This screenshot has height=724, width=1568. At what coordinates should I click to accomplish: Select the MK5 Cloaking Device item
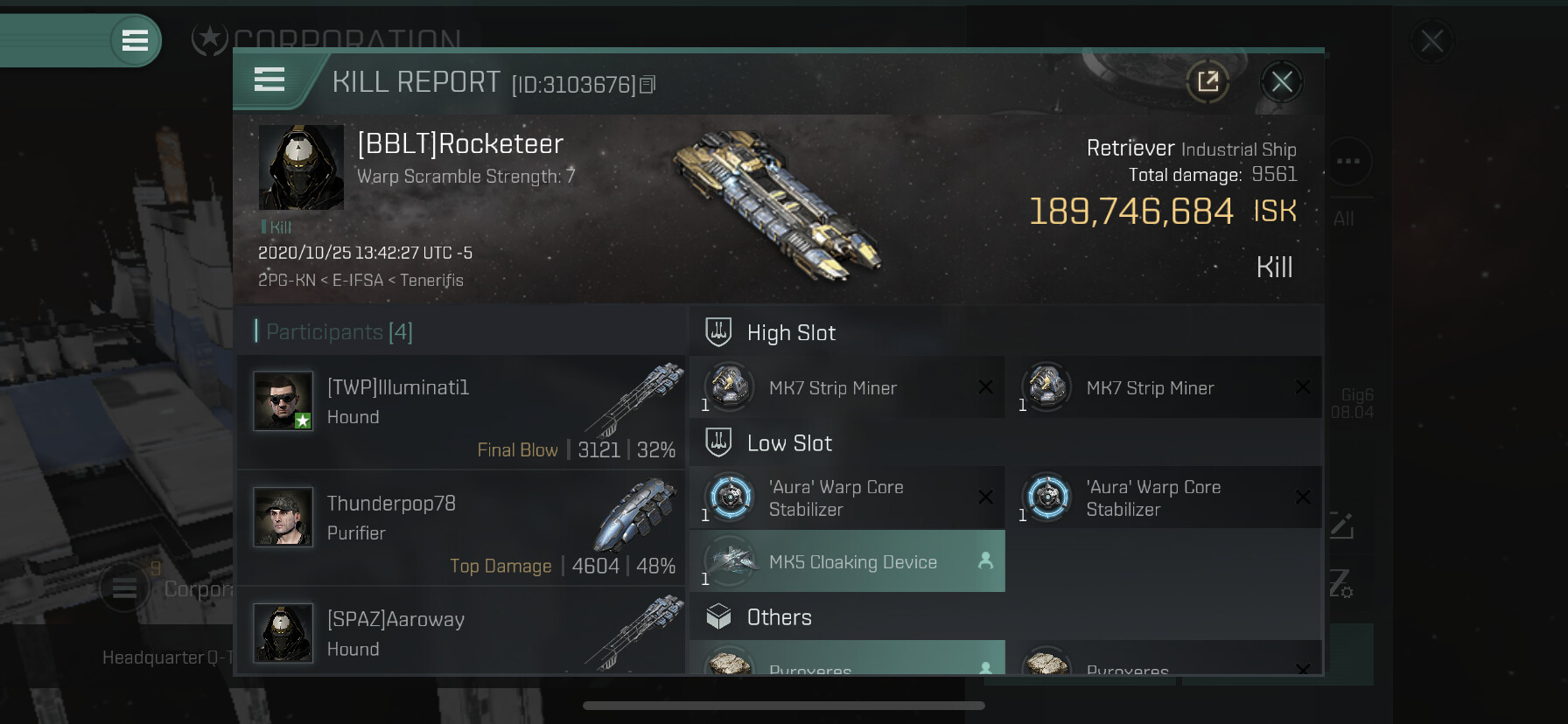(846, 561)
